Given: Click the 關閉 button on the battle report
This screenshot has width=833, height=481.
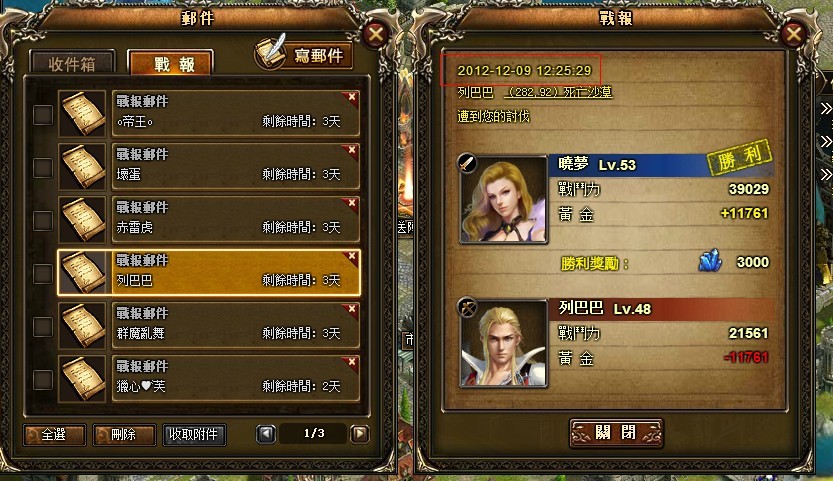Looking at the screenshot, I should (615, 433).
